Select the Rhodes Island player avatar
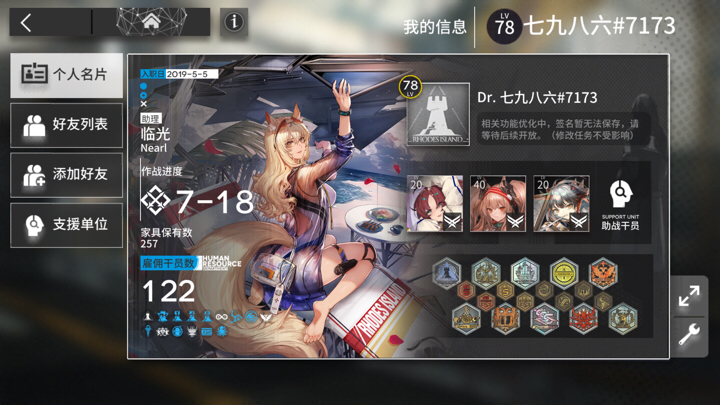 [x=438, y=114]
